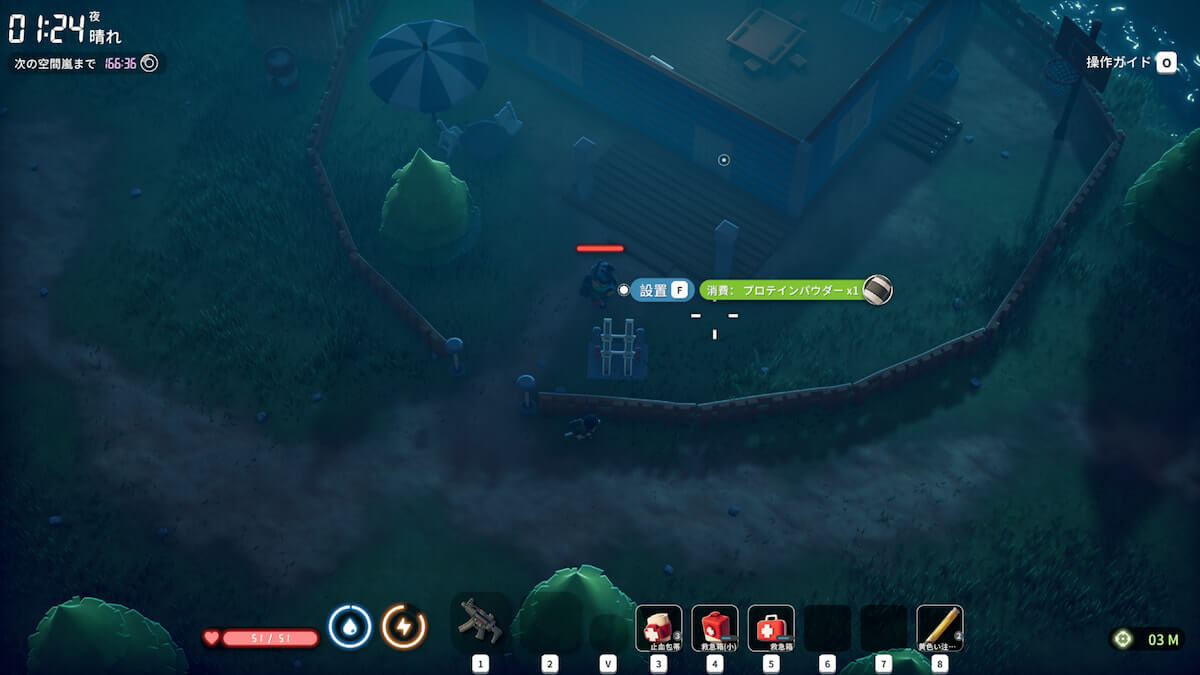
Task: Click the protein powder item icon
Action: (878, 290)
